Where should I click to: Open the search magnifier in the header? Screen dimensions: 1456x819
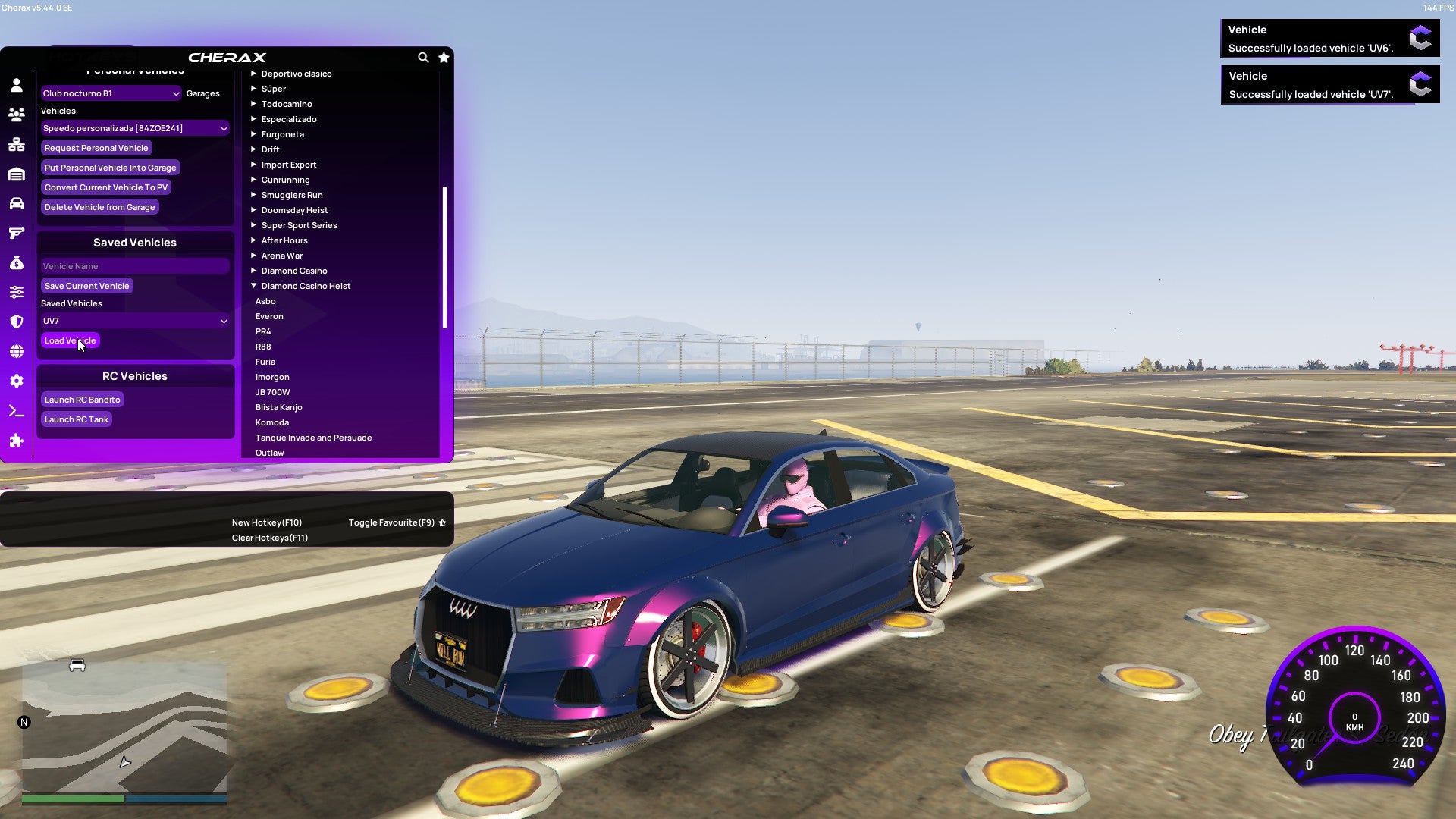click(423, 57)
